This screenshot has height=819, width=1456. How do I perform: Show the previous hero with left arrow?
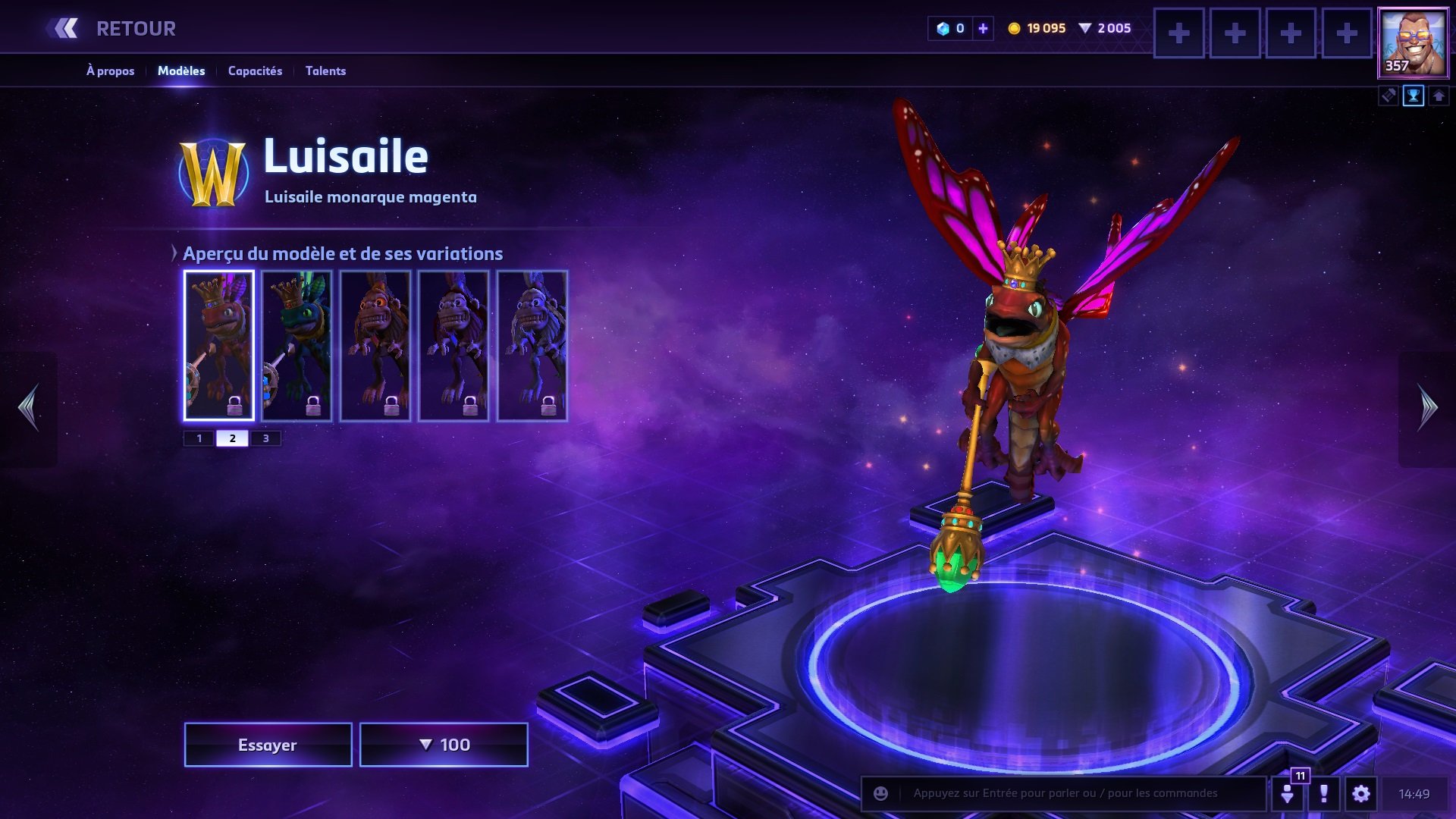click(29, 408)
